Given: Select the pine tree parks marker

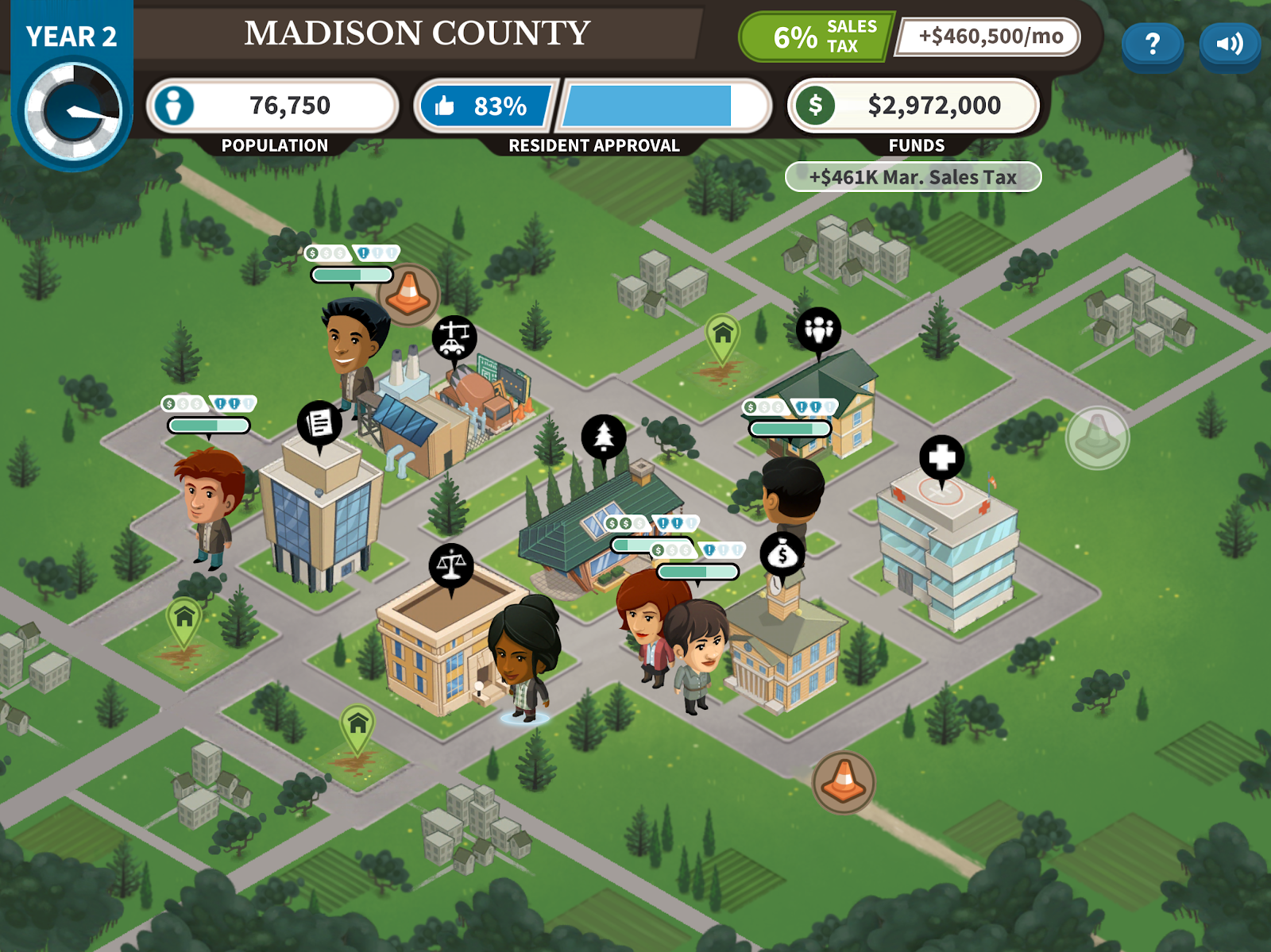Looking at the screenshot, I should click(x=604, y=437).
